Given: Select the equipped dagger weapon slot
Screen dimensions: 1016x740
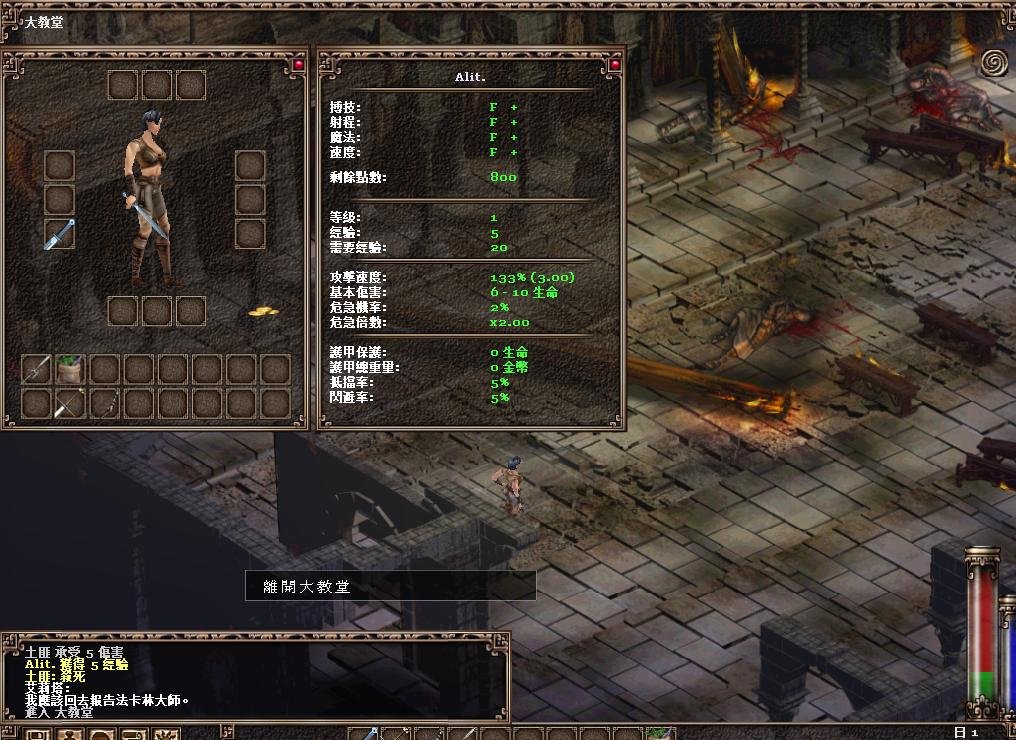Looking at the screenshot, I should (60, 234).
